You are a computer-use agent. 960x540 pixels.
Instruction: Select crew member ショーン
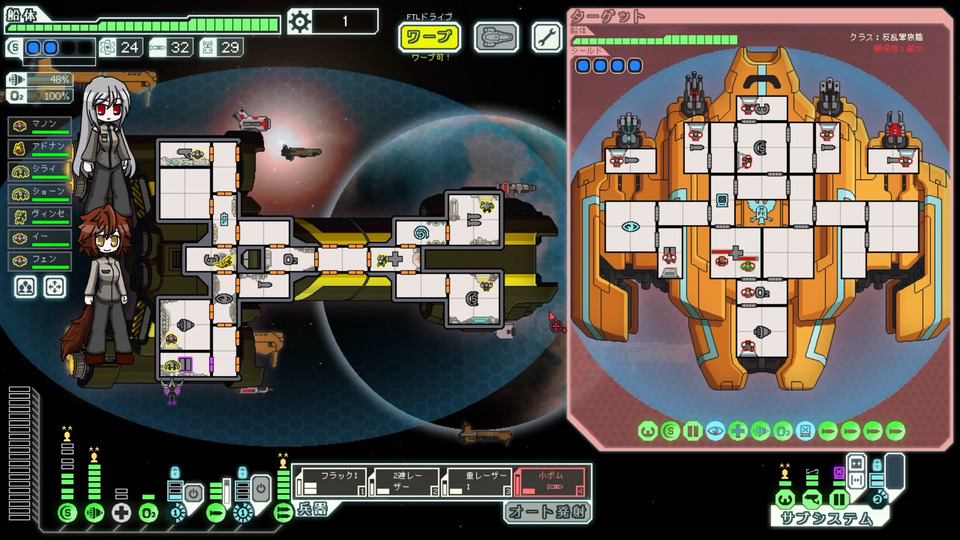(40, 194)
